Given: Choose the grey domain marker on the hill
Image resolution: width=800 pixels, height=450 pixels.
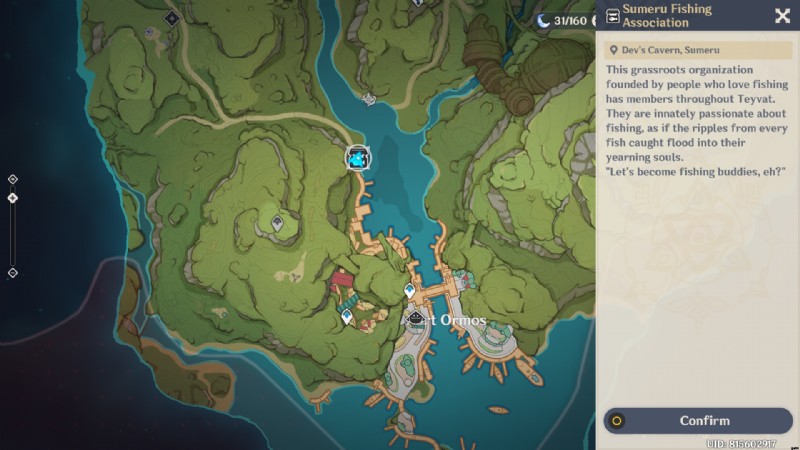Looking at the screenshot, I should click(277, 224).
